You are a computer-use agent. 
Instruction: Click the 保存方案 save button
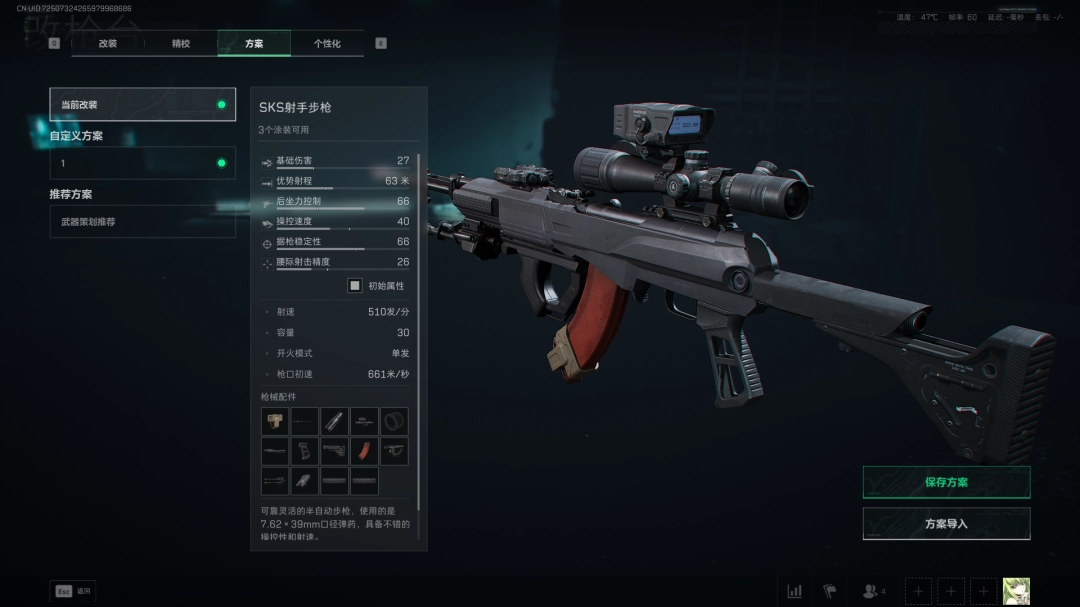(x=946, y=482)
